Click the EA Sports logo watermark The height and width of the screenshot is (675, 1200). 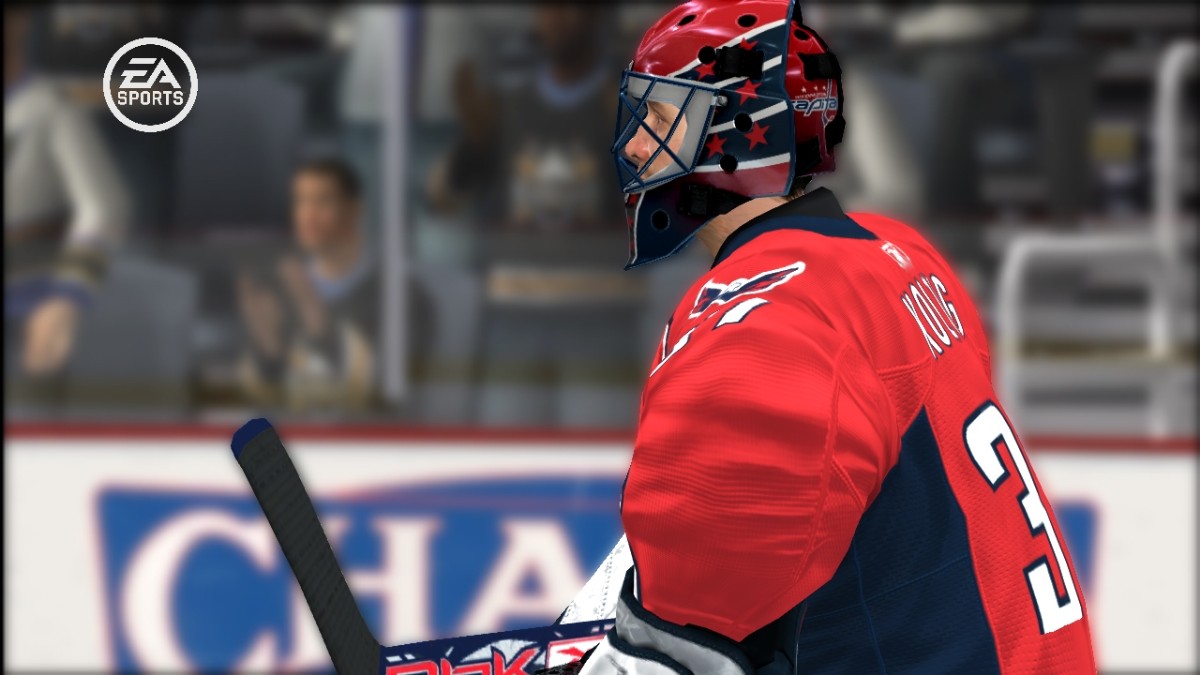tap(150, 85)
